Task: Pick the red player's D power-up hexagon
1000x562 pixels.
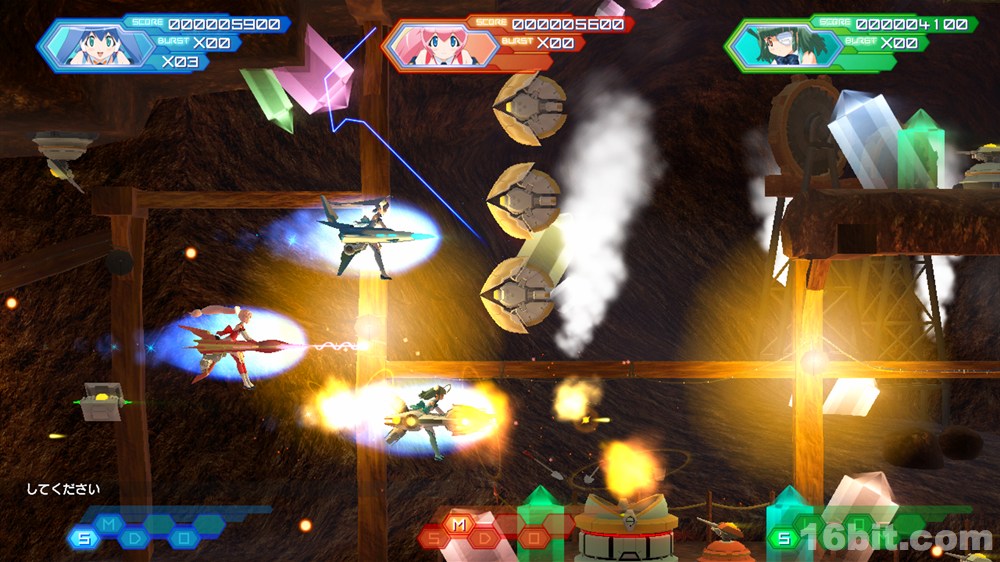Action: (x=485, y=539)
